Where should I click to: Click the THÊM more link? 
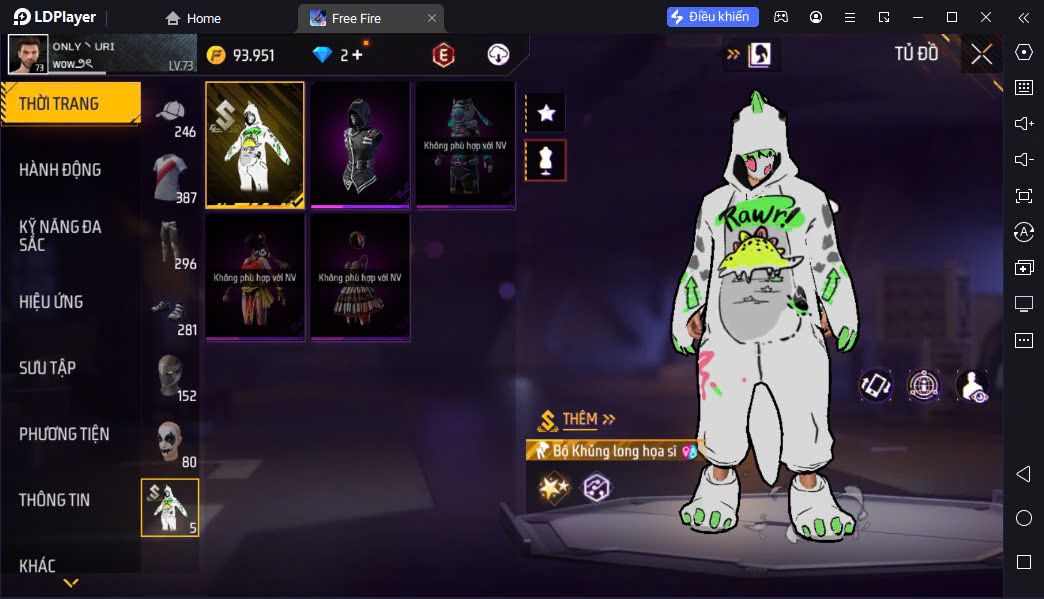tap(588, 419)
